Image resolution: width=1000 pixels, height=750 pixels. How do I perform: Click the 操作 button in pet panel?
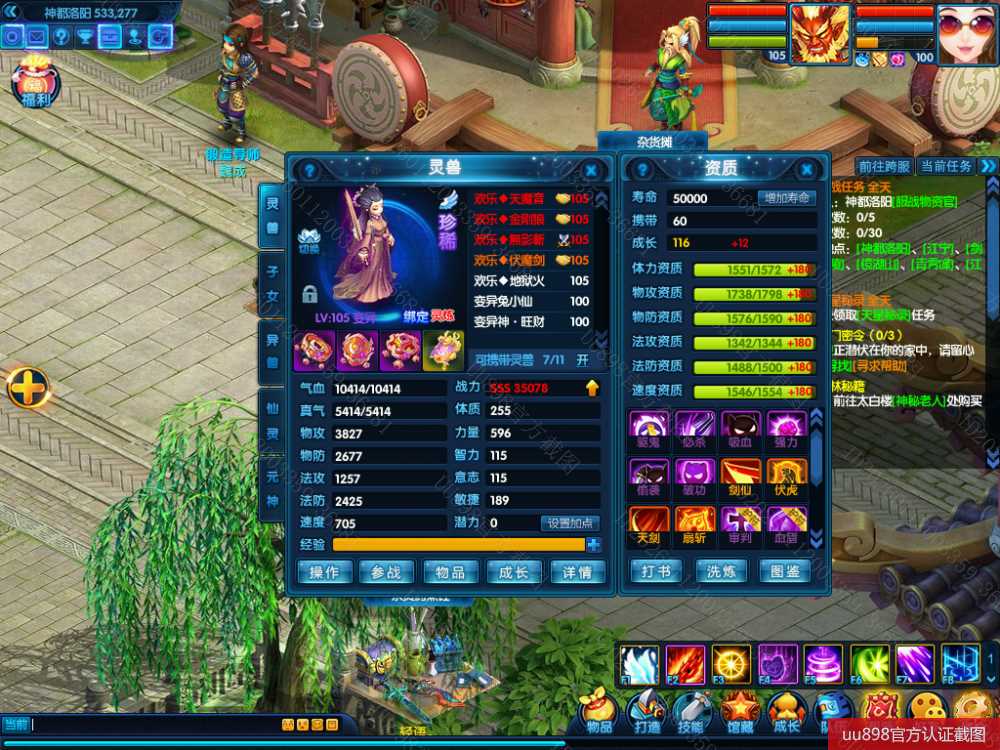[324, 572]
